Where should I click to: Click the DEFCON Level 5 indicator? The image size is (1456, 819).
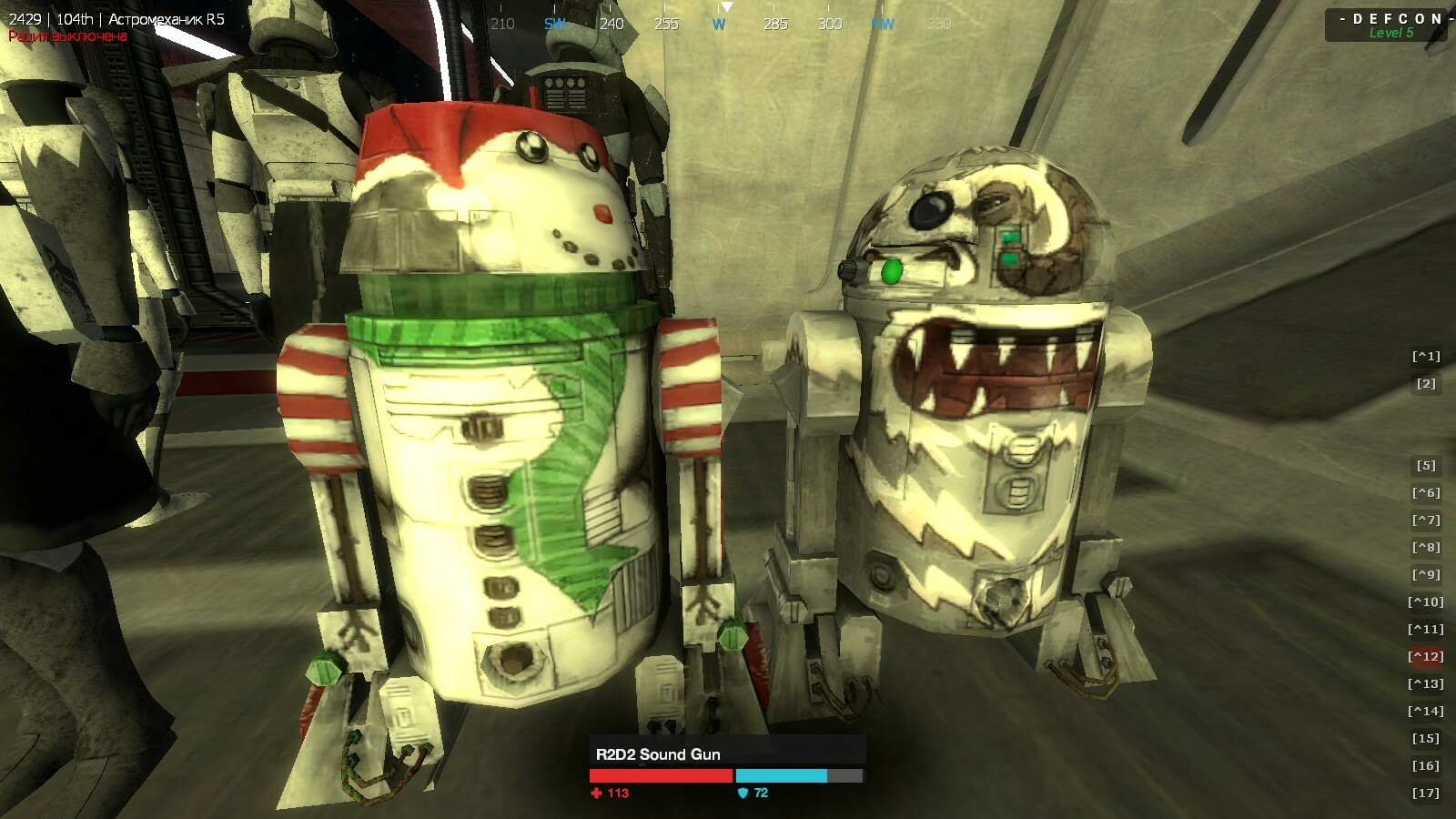pyautogui.click(x=1390, y=25)
